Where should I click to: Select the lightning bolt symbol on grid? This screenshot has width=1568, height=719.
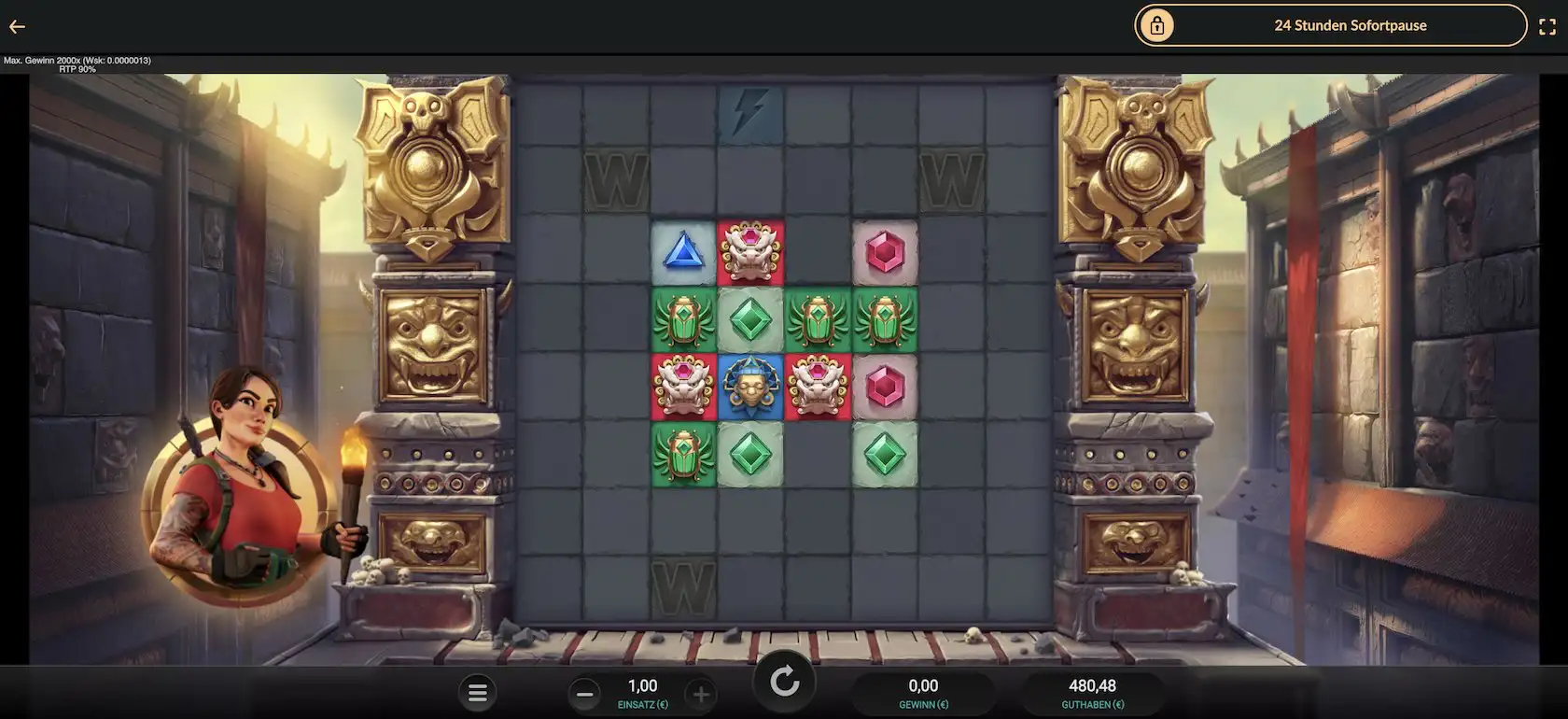tap(751, 110)
